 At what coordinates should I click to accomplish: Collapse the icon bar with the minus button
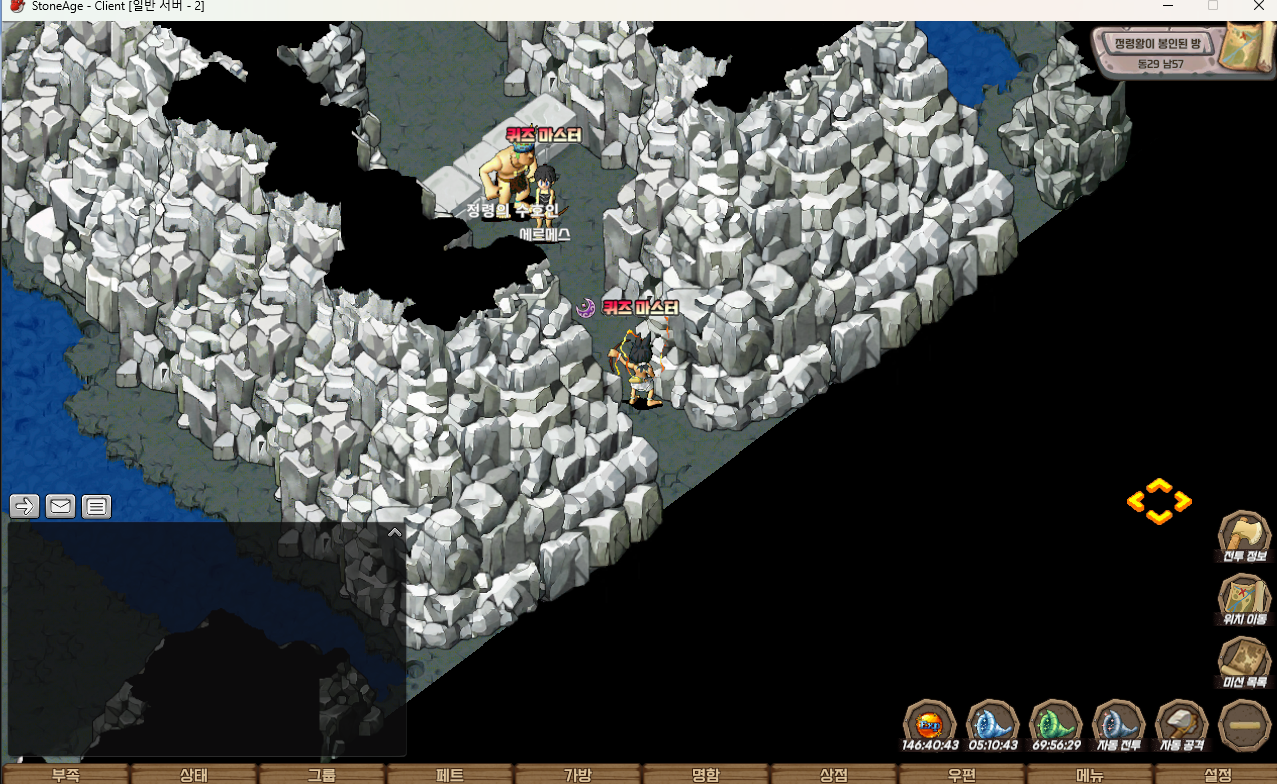[1245, 725]
